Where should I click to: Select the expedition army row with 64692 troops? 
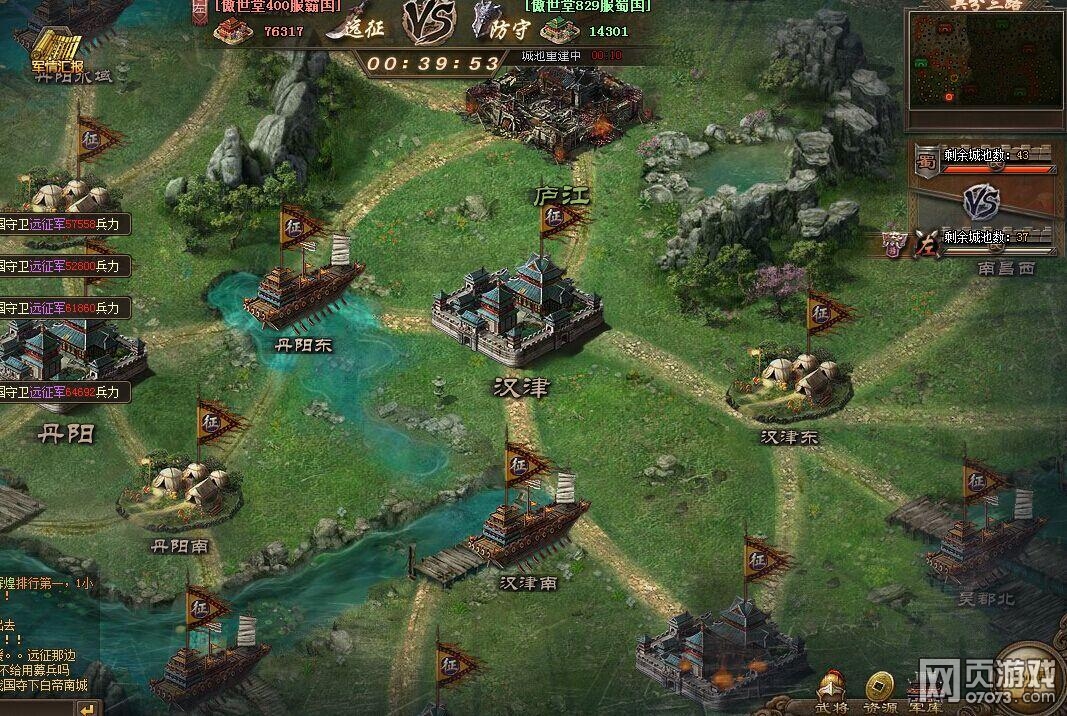click(x=64, y=391)
